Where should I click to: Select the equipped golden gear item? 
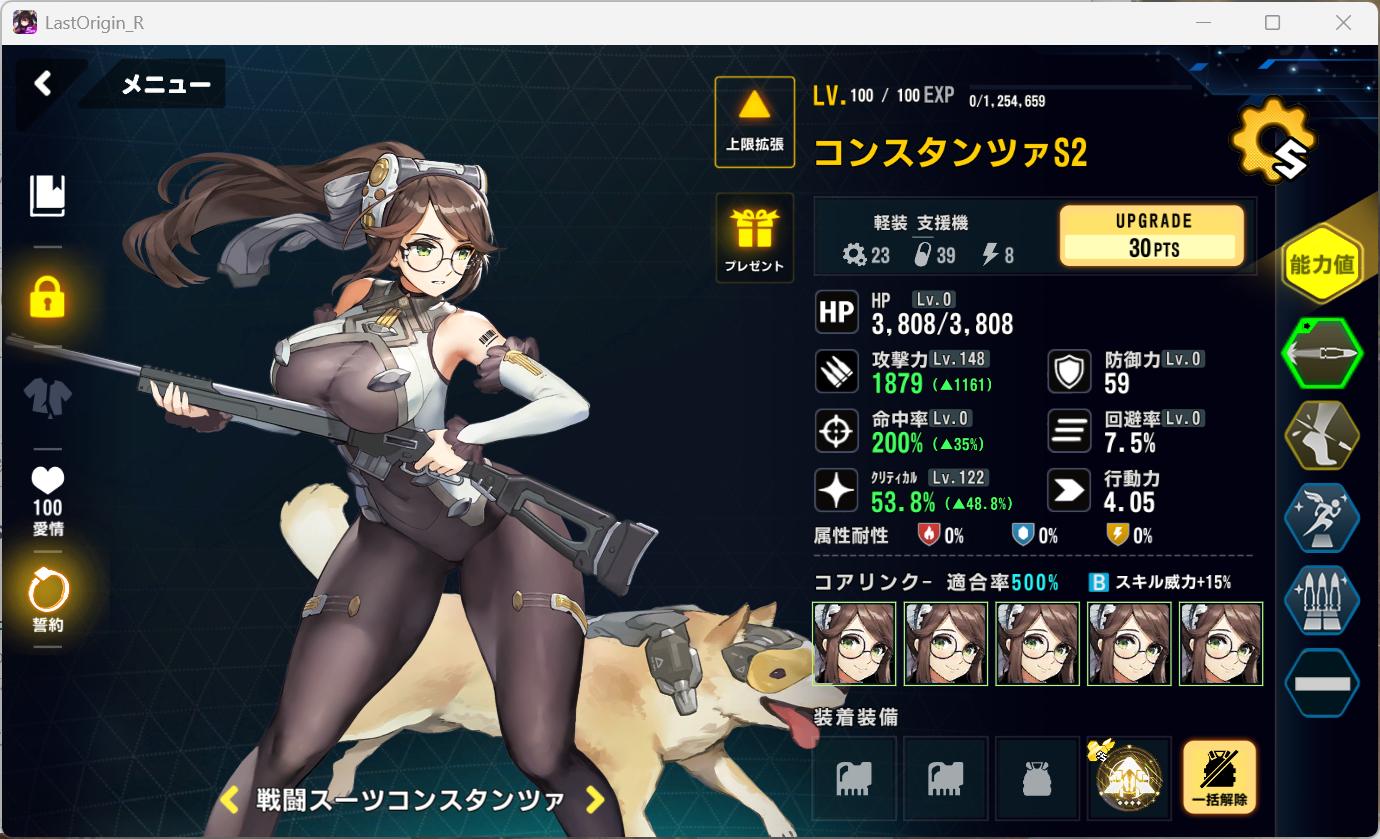tap(1129, 778)
